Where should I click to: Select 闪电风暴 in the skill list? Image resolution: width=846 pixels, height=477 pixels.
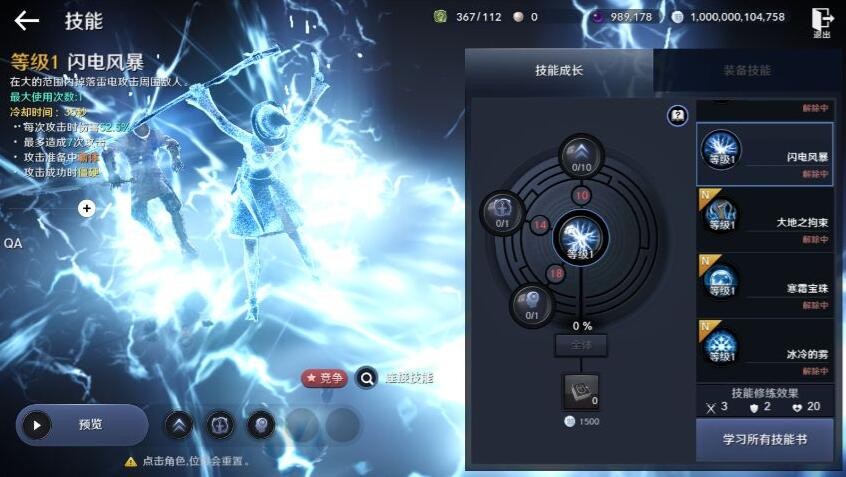tap(765, 155)
